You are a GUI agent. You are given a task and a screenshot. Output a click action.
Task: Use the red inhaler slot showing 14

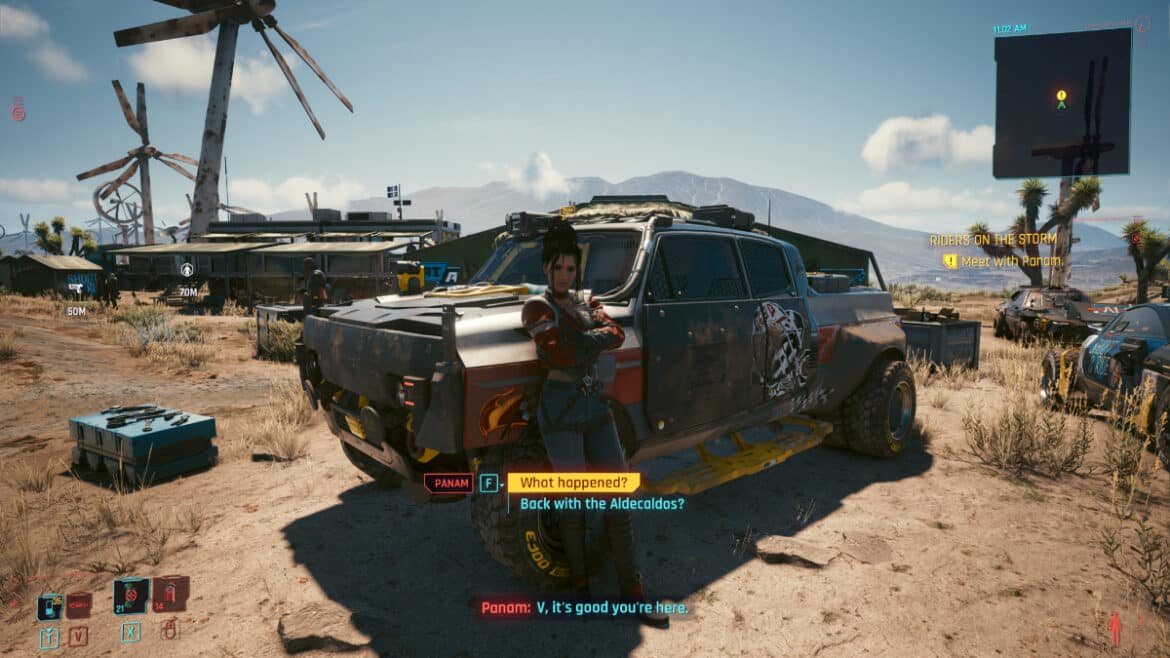click(x=170, y=594)
